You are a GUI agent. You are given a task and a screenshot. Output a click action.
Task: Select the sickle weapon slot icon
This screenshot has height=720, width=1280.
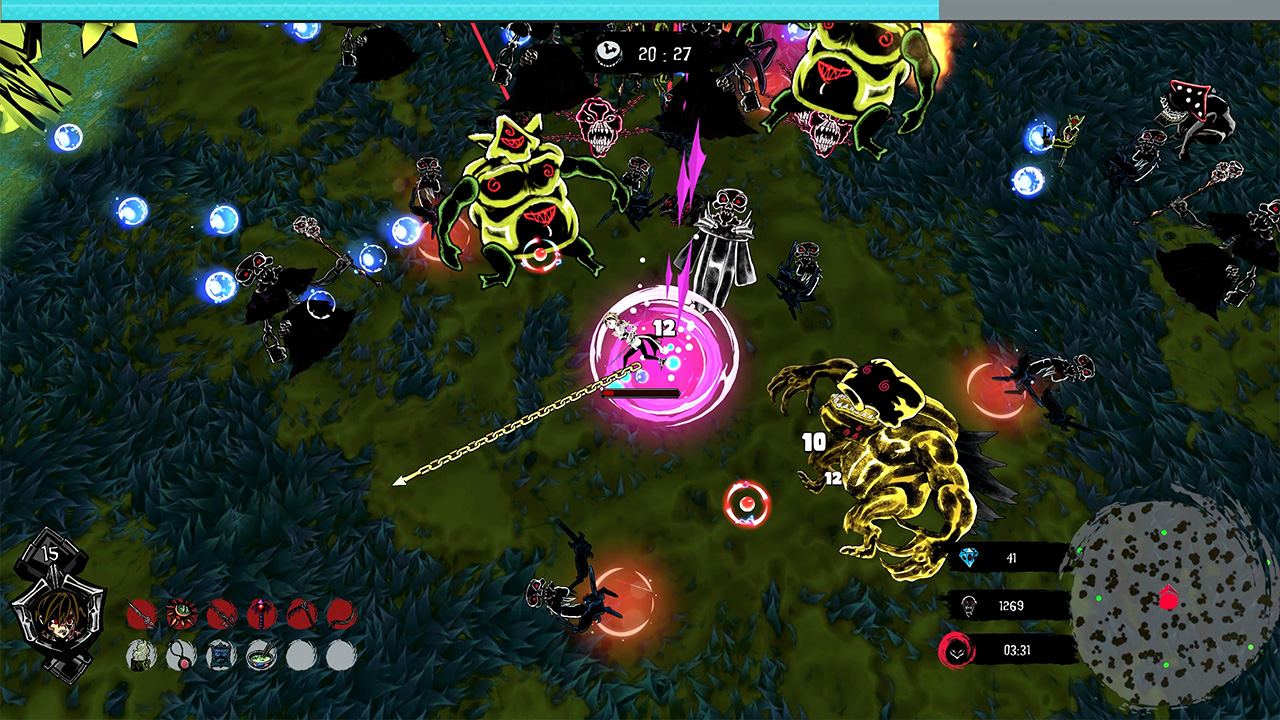[x=341, y=612]
